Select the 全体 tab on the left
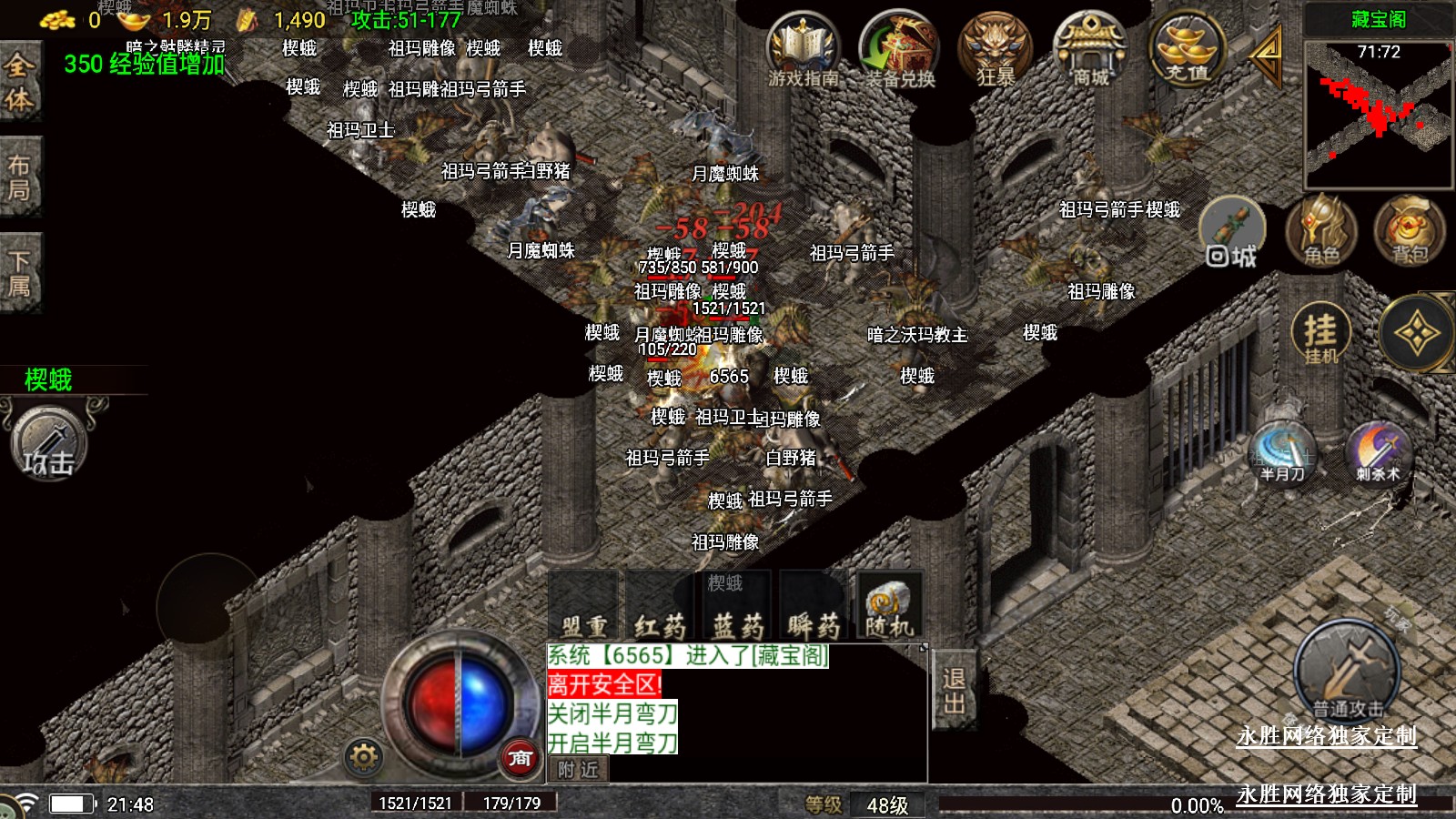 click(20, 82)
